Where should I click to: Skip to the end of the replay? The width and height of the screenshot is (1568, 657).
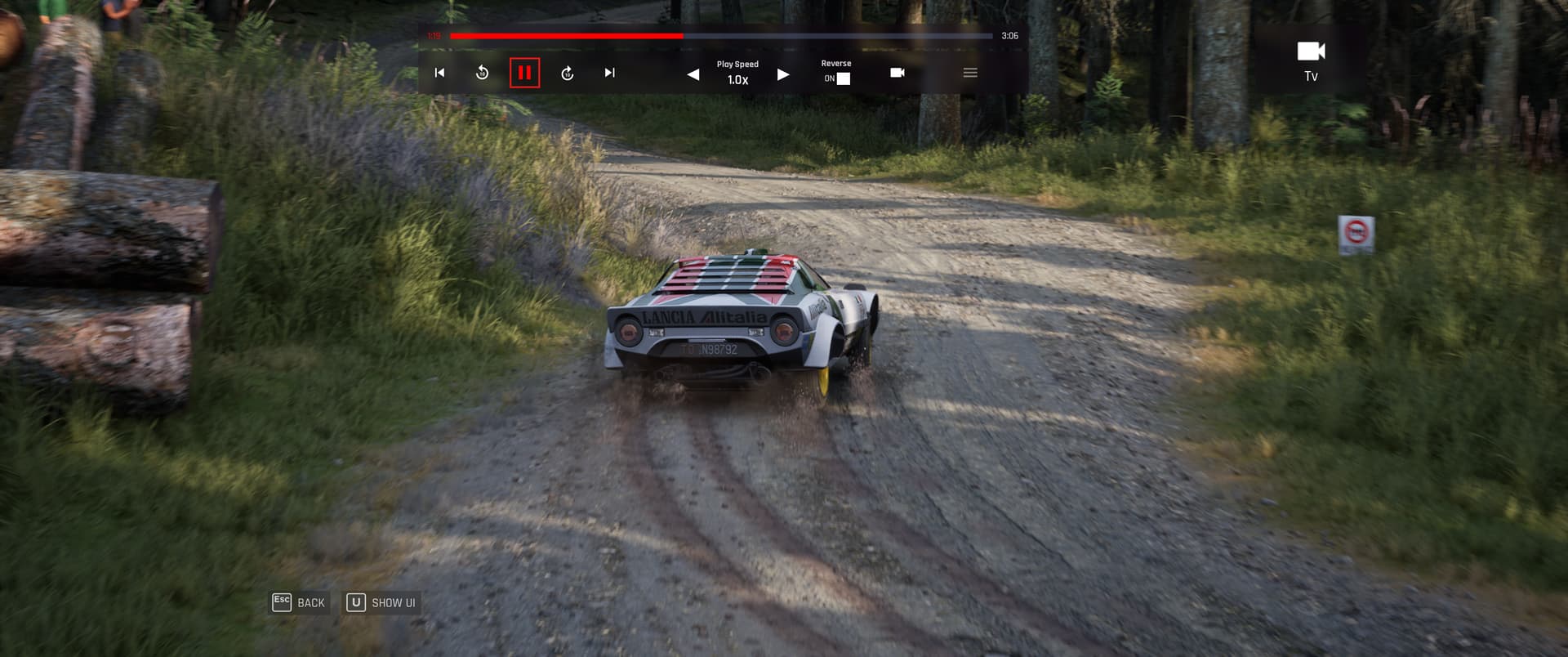609,73
